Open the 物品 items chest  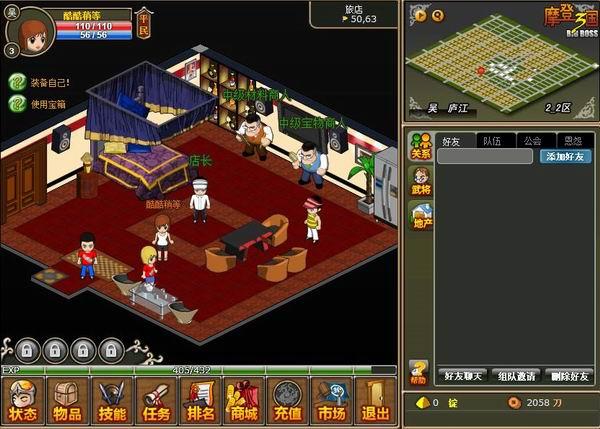click(x=68, y=401)
